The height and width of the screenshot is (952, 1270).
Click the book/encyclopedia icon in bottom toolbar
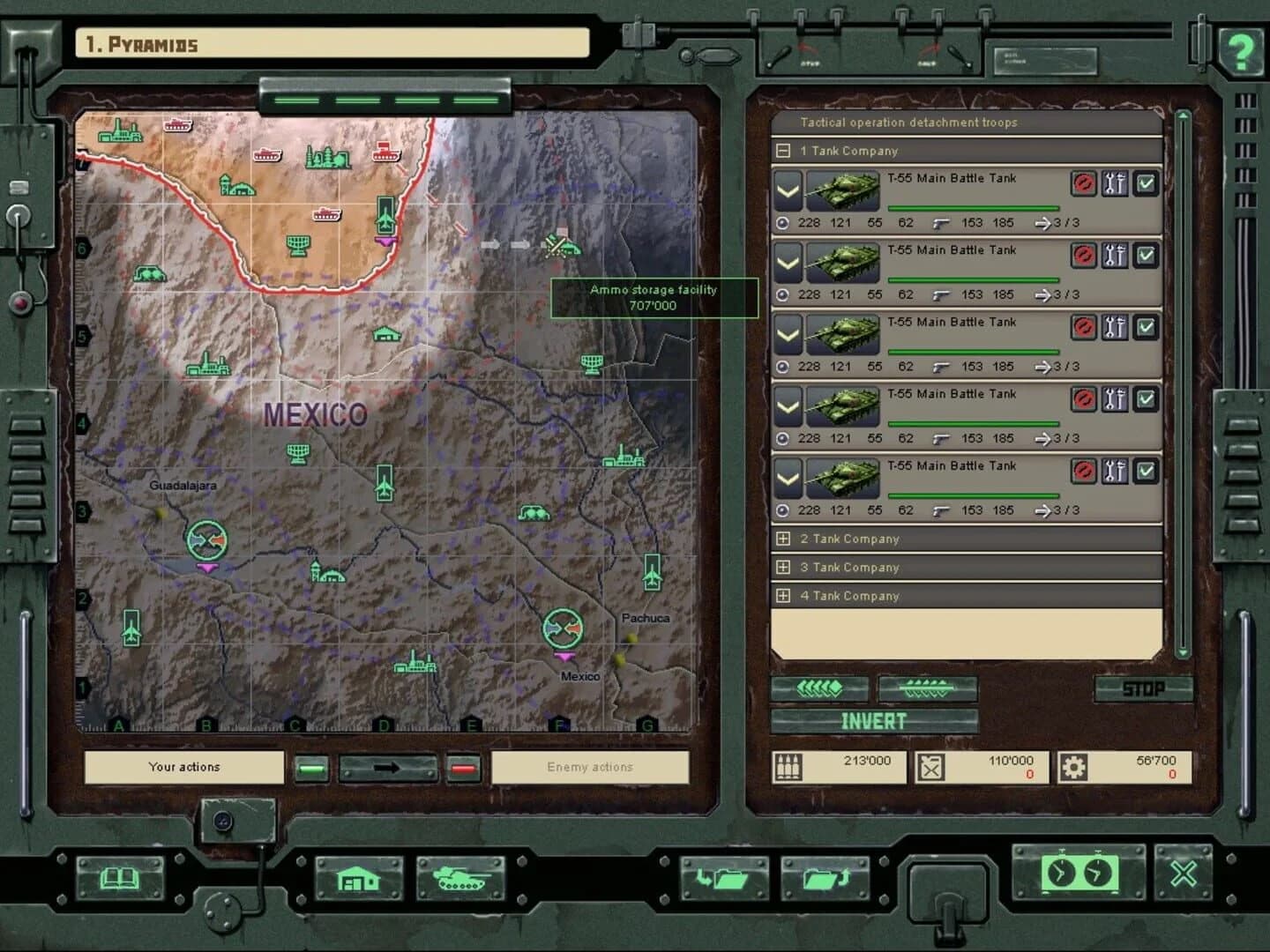coord(119,878)
